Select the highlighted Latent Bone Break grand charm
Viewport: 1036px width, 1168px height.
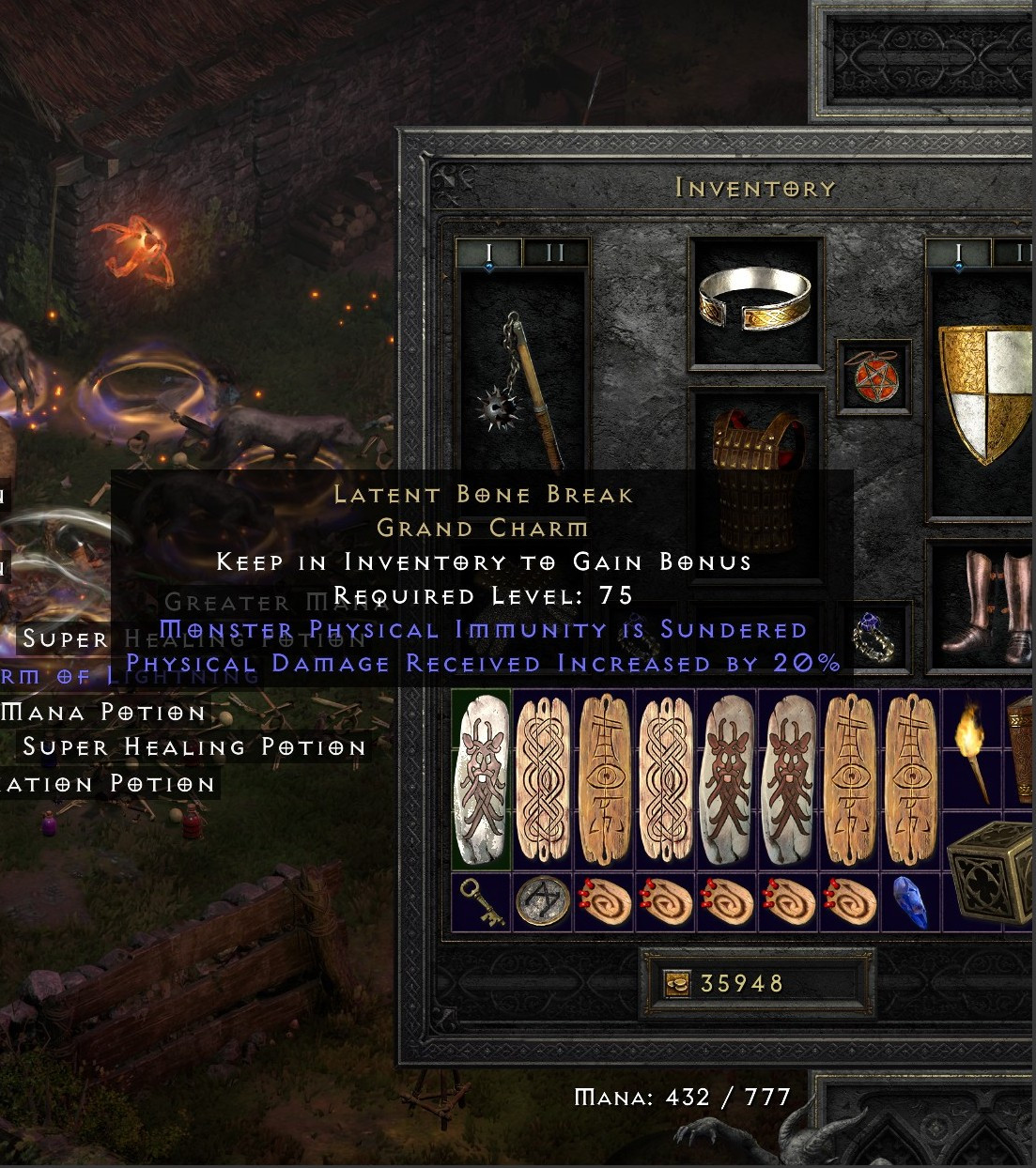(481, 779)
